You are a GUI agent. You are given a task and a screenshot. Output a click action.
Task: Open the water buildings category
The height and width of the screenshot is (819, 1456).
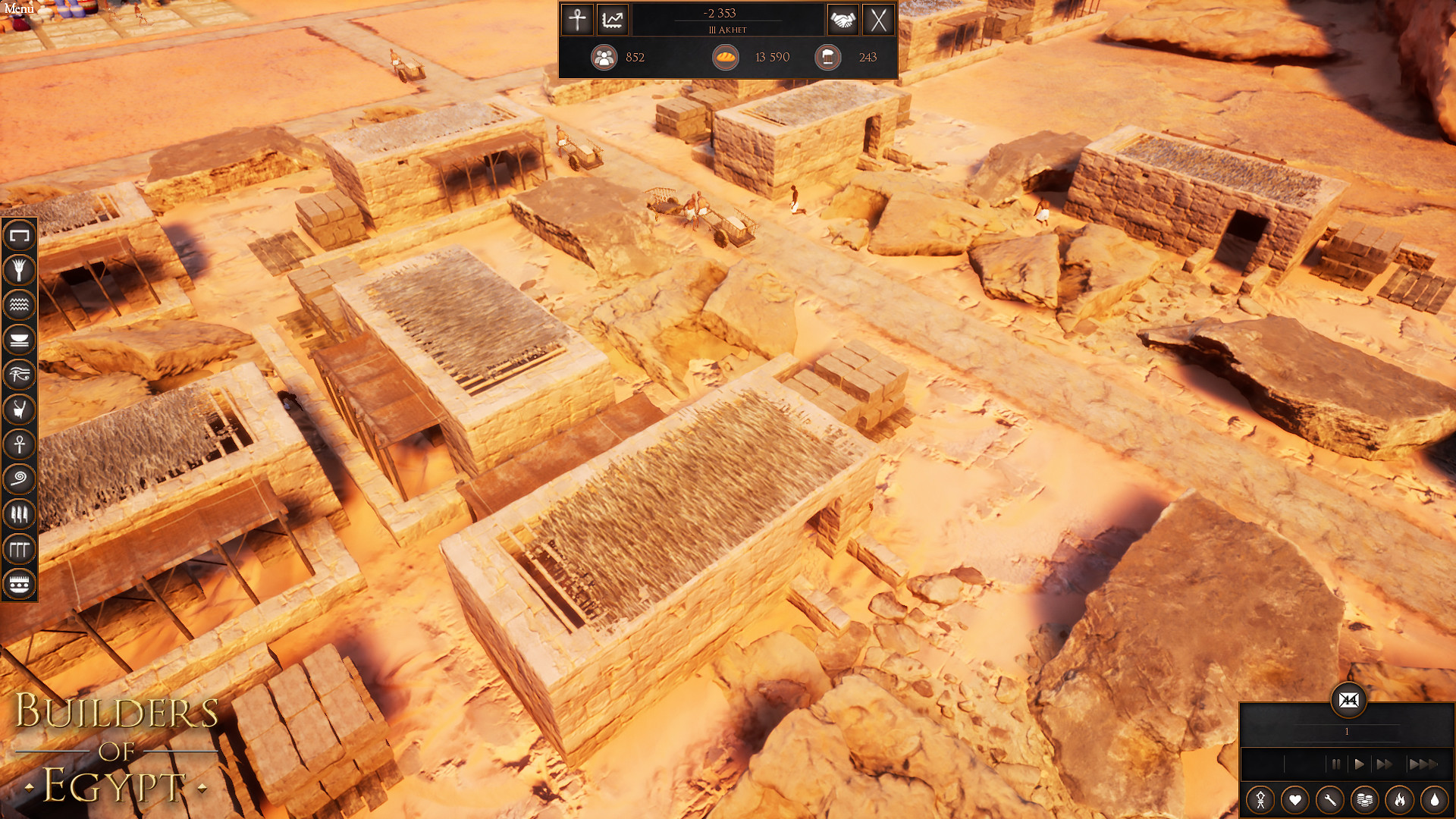19,305
